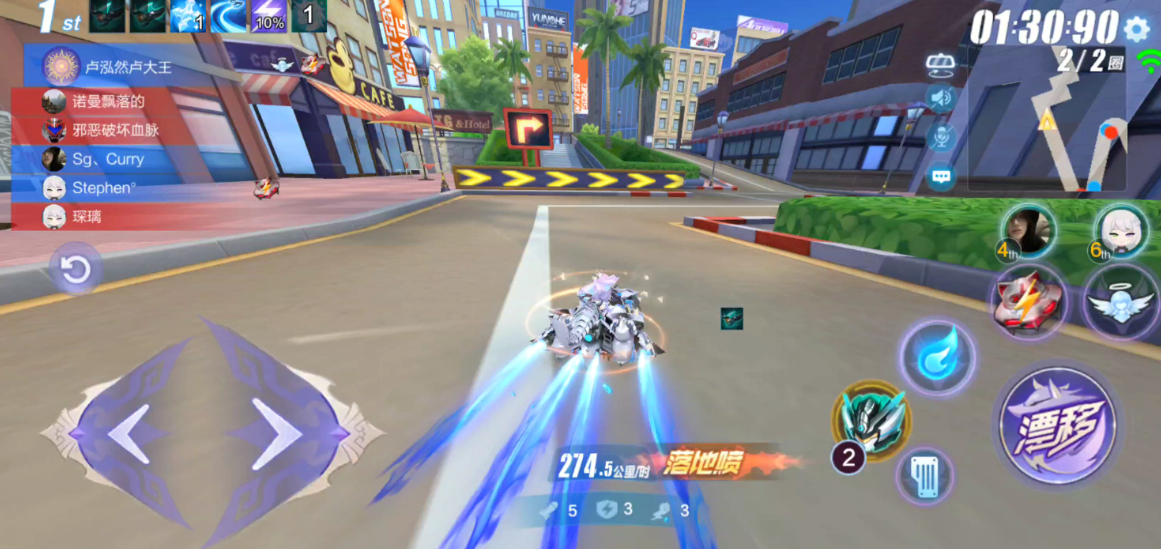Toggle the muted microphone icon
Viewport: 1161px width, 549px height.
940,138
